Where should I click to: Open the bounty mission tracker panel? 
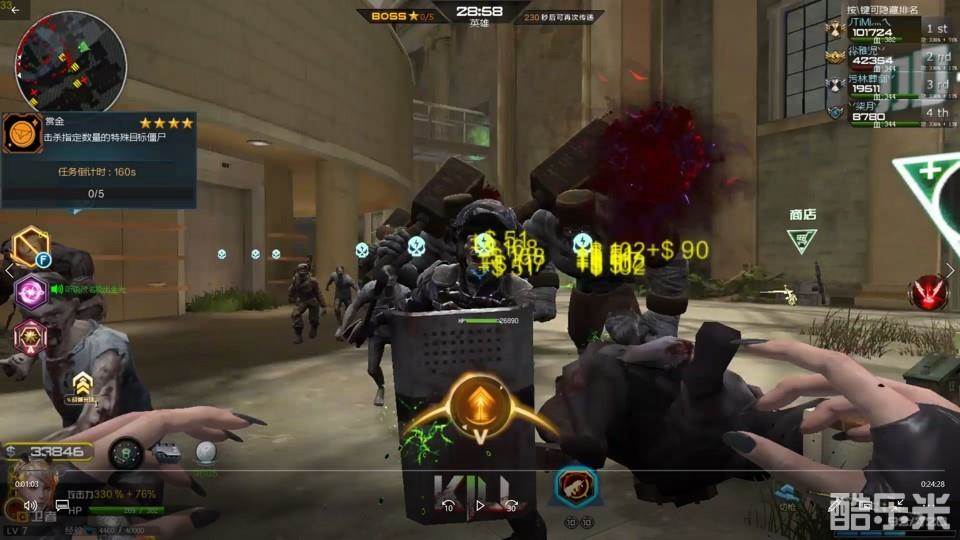[x=98, y=158]
